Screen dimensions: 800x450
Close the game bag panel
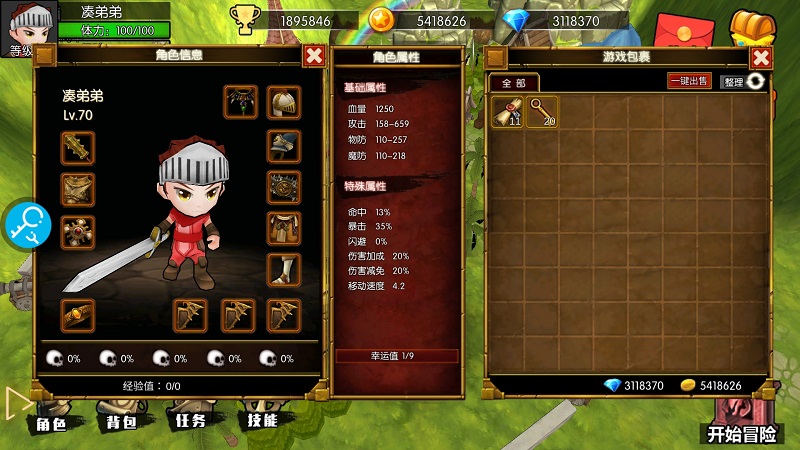tap(760, 57)
